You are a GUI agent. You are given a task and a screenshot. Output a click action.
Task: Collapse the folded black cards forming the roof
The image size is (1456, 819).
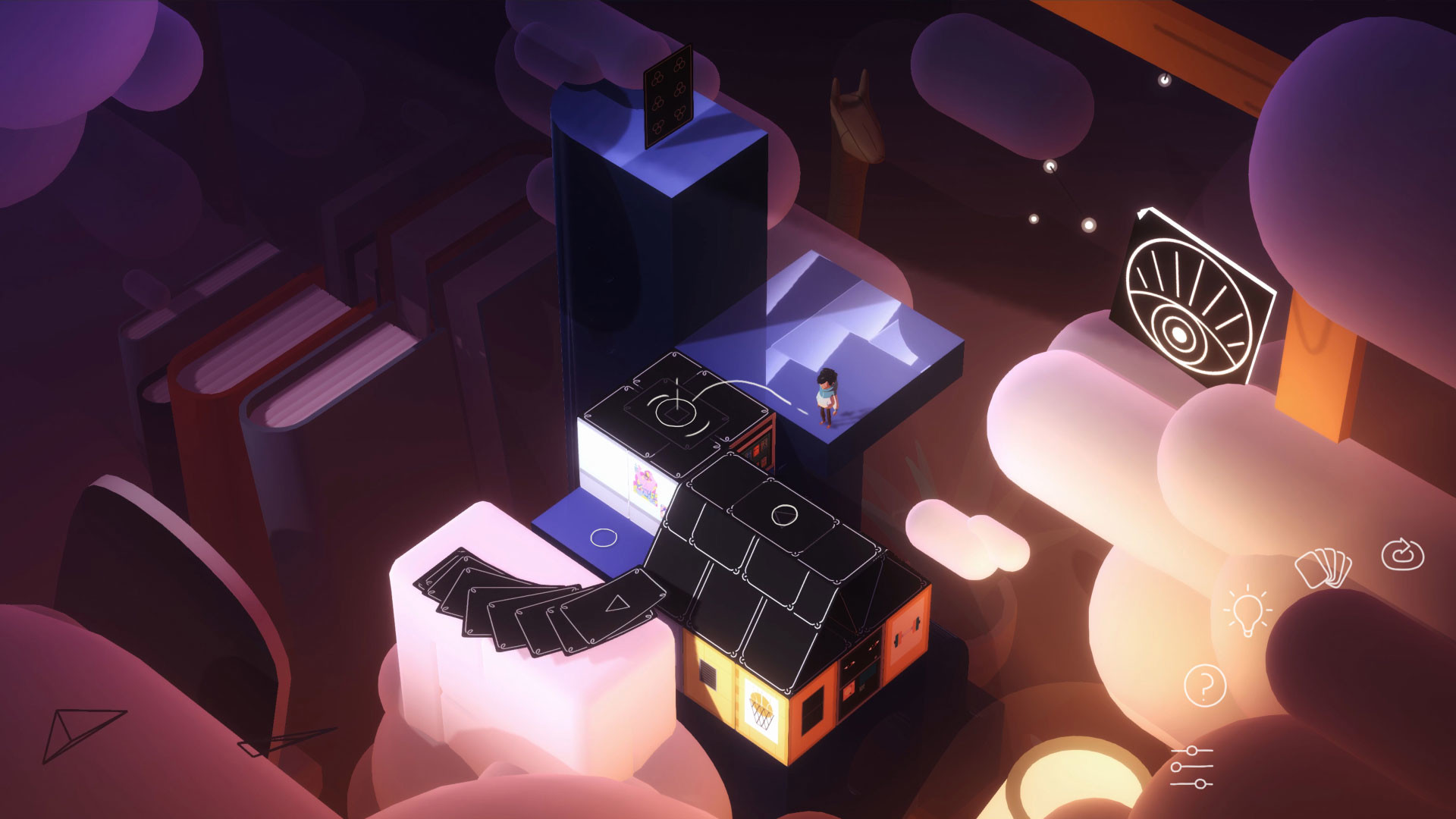pyautogui.click(x=766, y=561)
